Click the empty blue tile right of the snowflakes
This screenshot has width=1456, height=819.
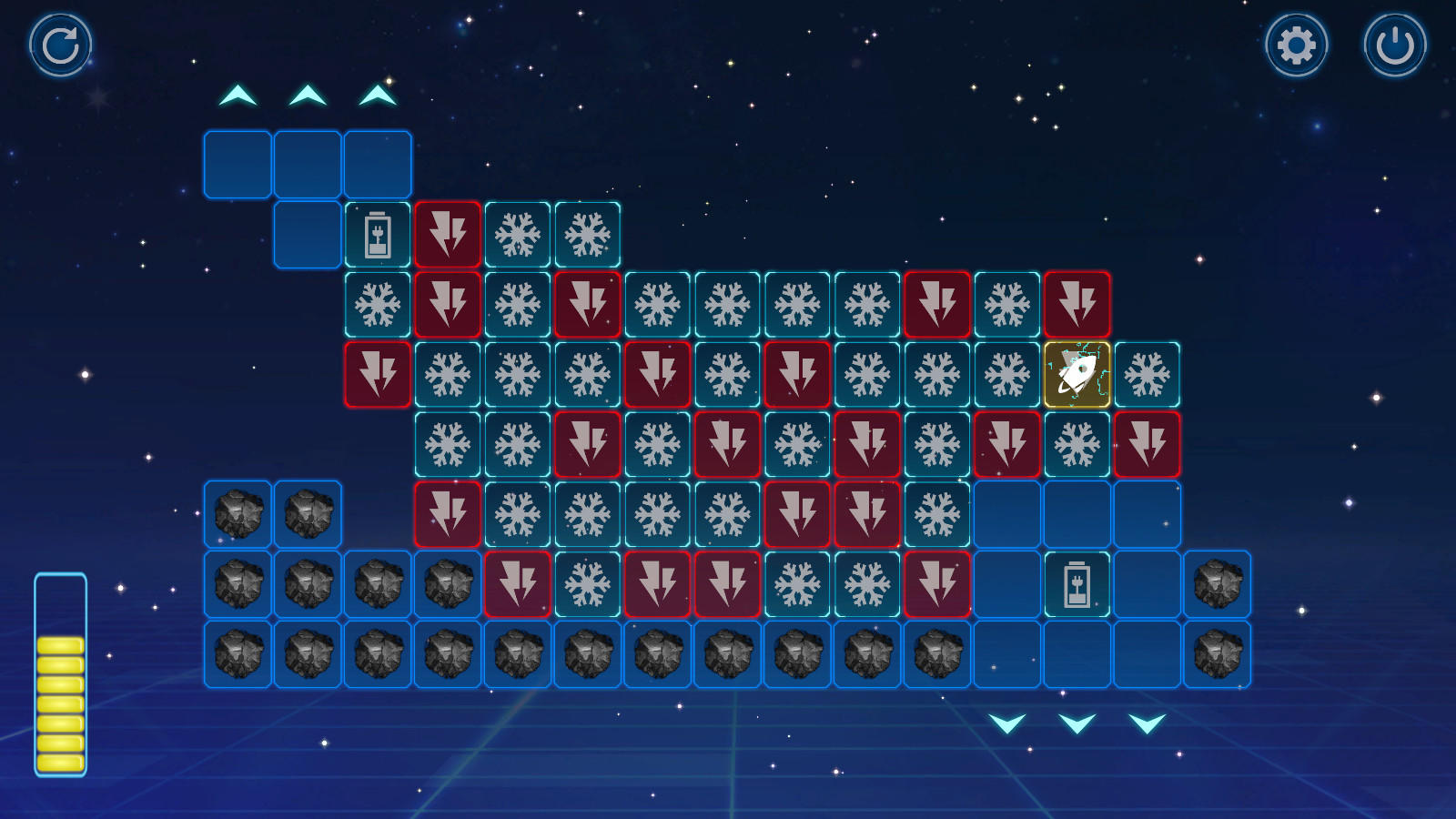click(x=1006, y=514)
